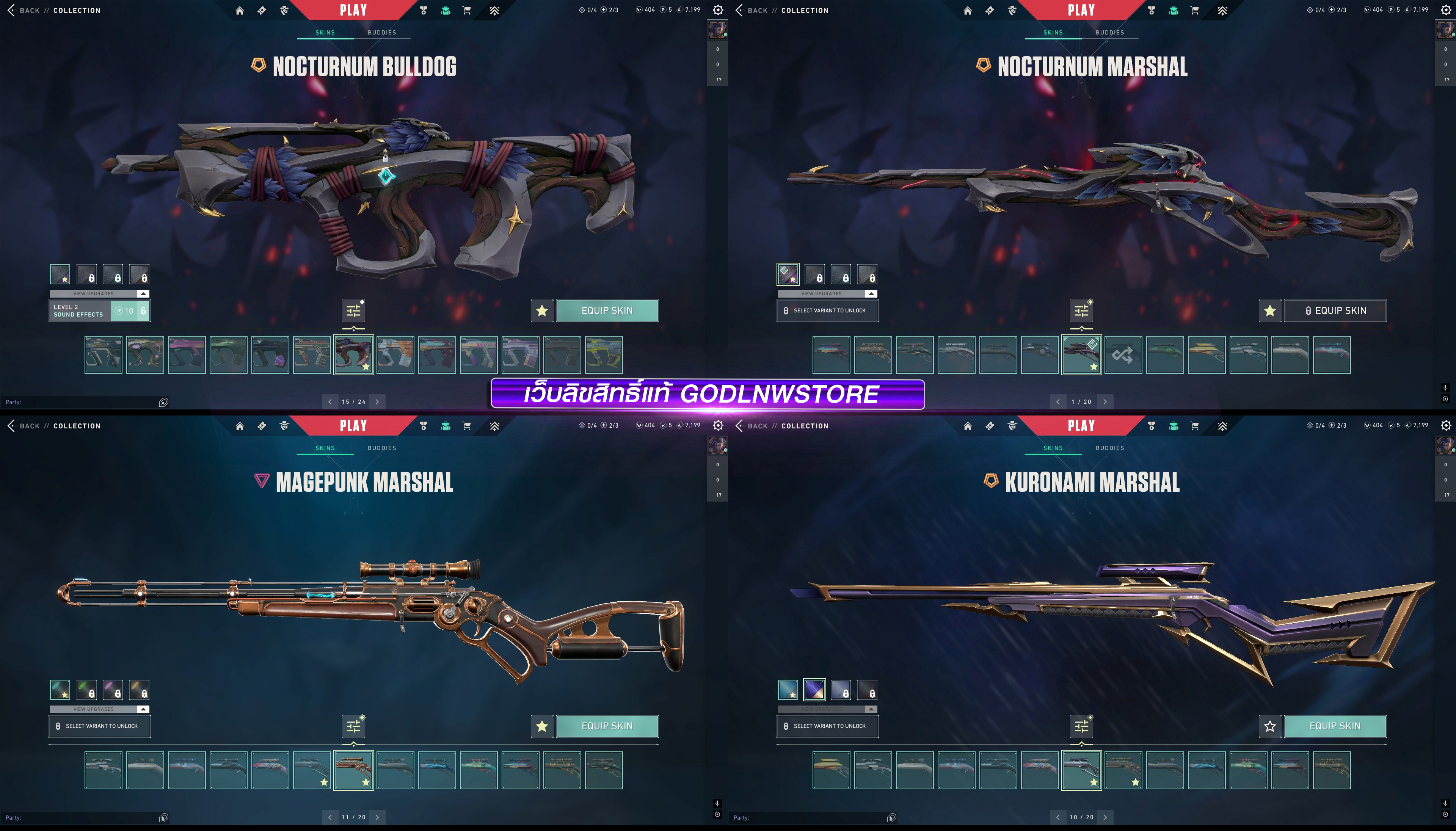Go to next skin beside the 11 / 20 counter
This screenshot has width=1456, height=831.
coord(377,817)
